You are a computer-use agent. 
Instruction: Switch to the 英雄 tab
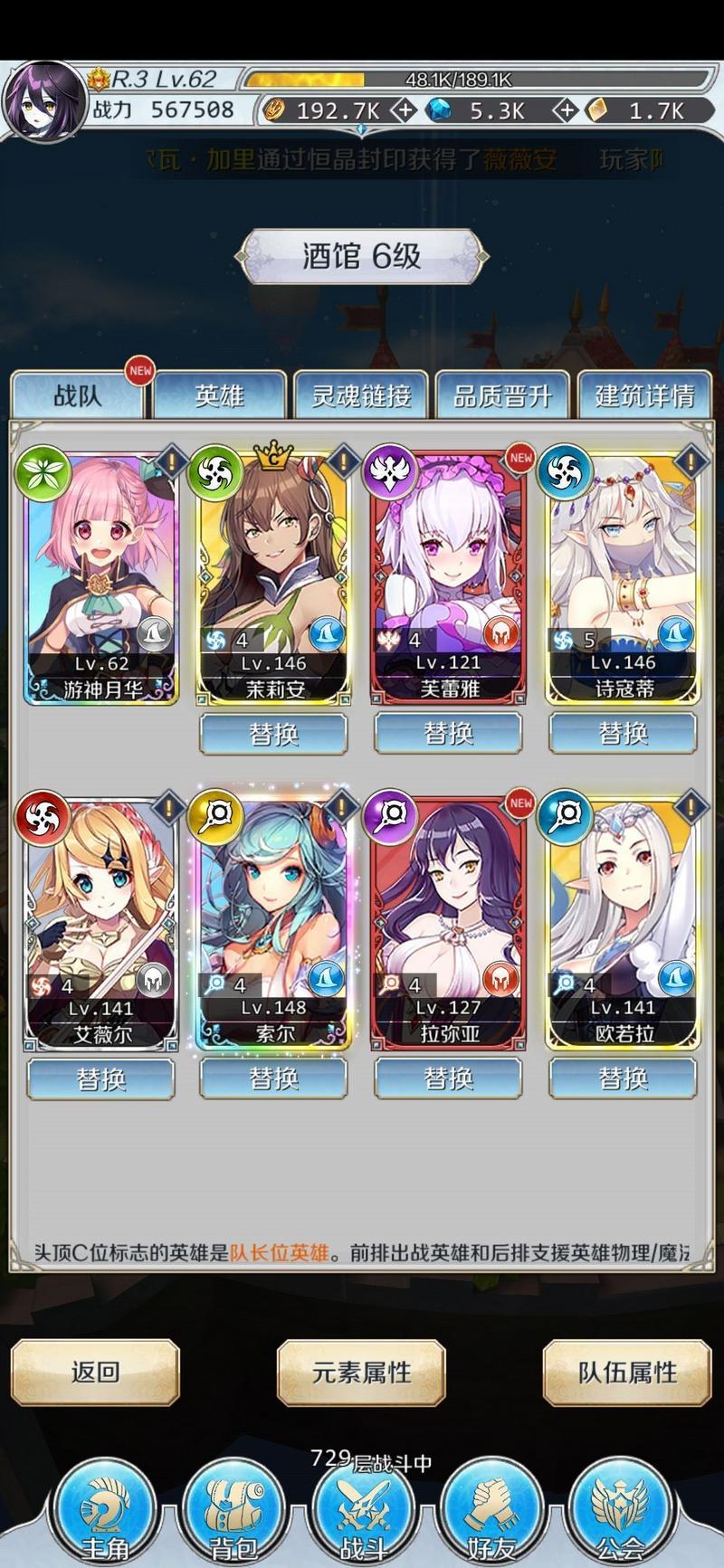[220, 395]
